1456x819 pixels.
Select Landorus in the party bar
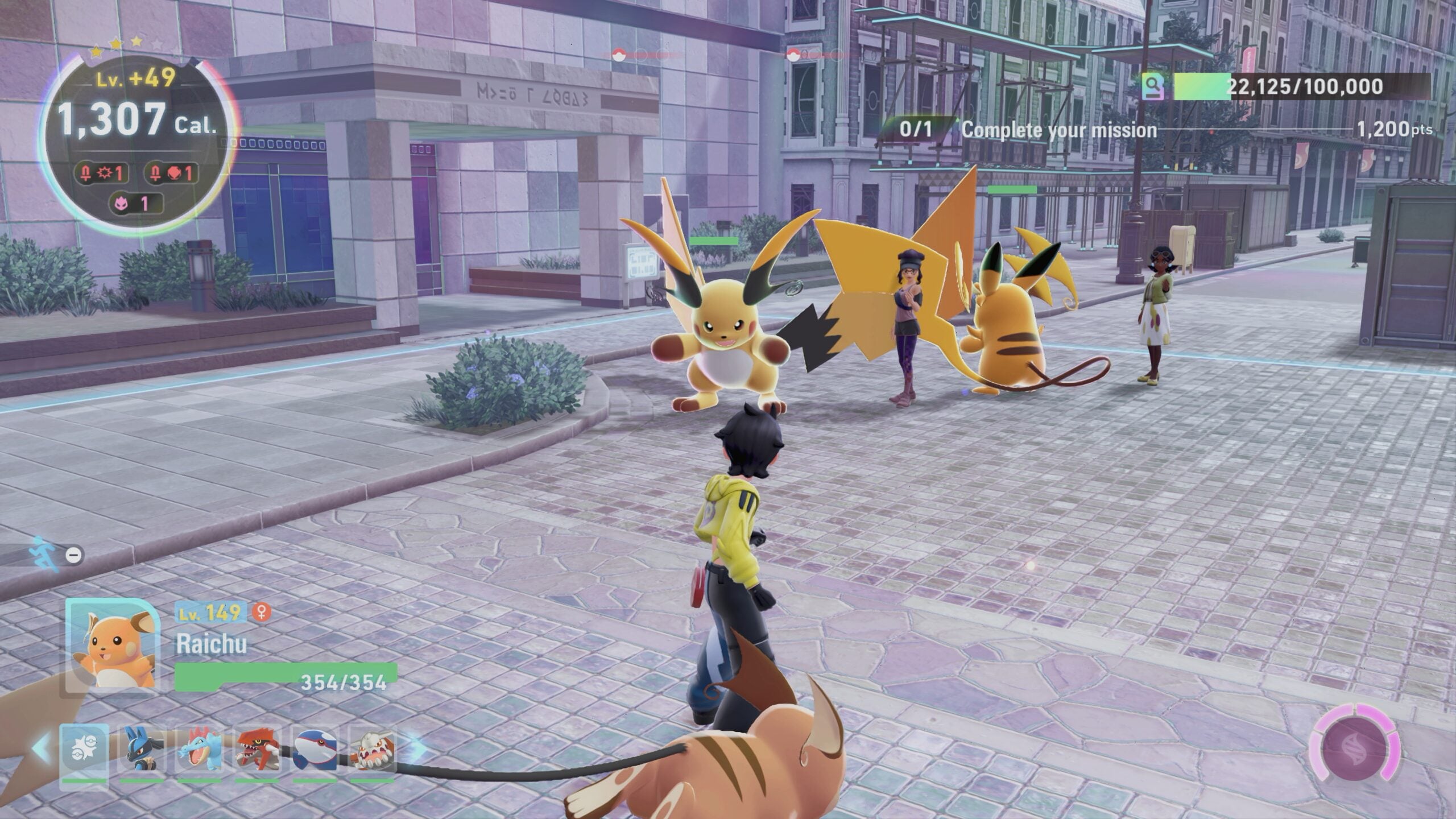[373, 750]
